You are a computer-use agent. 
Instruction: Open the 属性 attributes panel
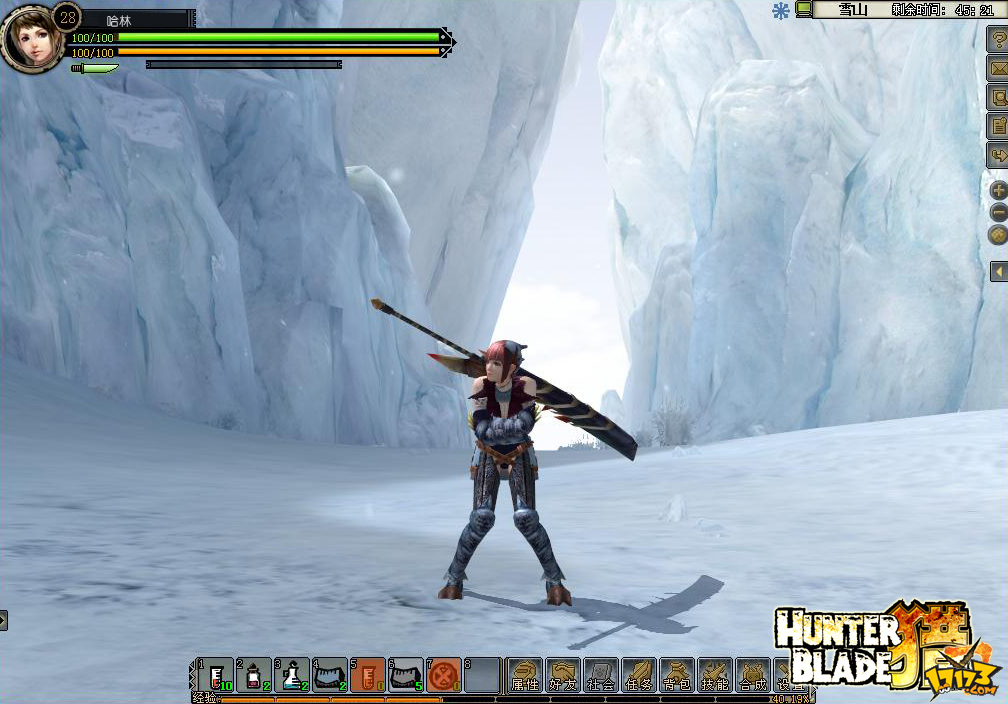point(525,675)
